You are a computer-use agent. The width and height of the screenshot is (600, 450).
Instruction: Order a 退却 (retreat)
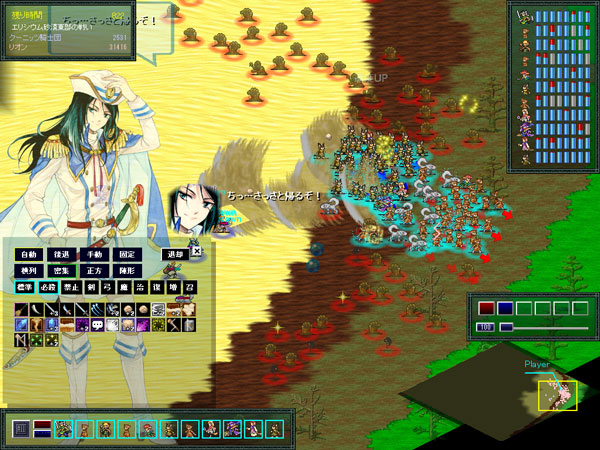[x=175, y=255]
